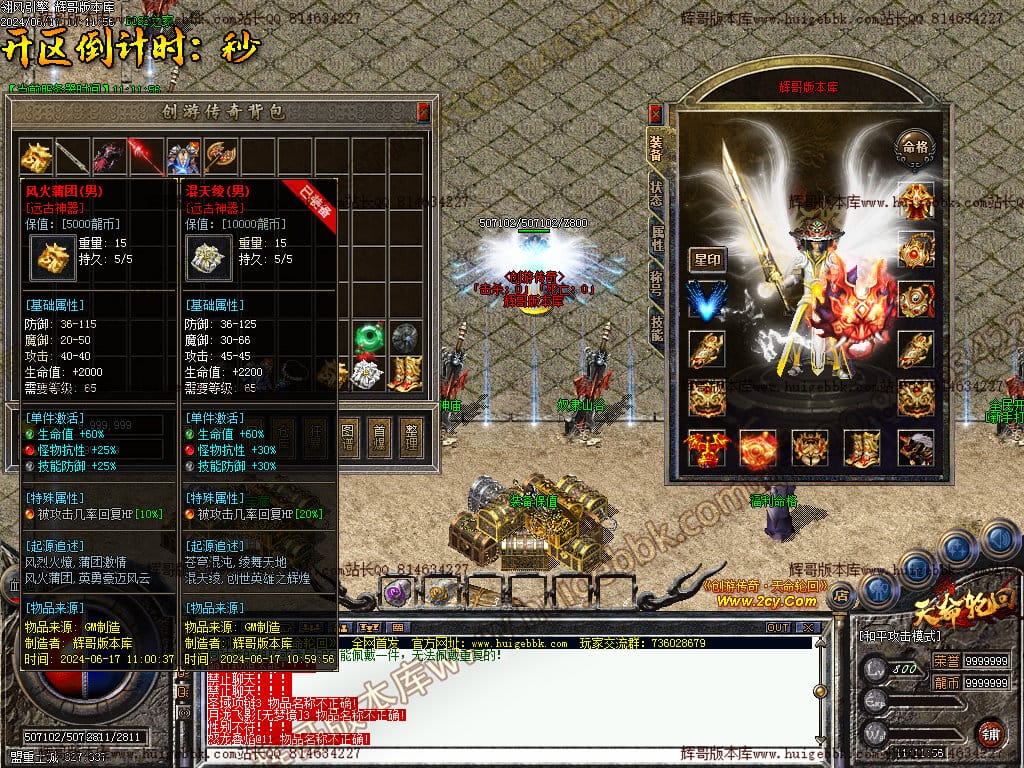This screenshot has height=768, width=1024.
Task: Click the OUT button above the chat
Action: coord(777,628)
